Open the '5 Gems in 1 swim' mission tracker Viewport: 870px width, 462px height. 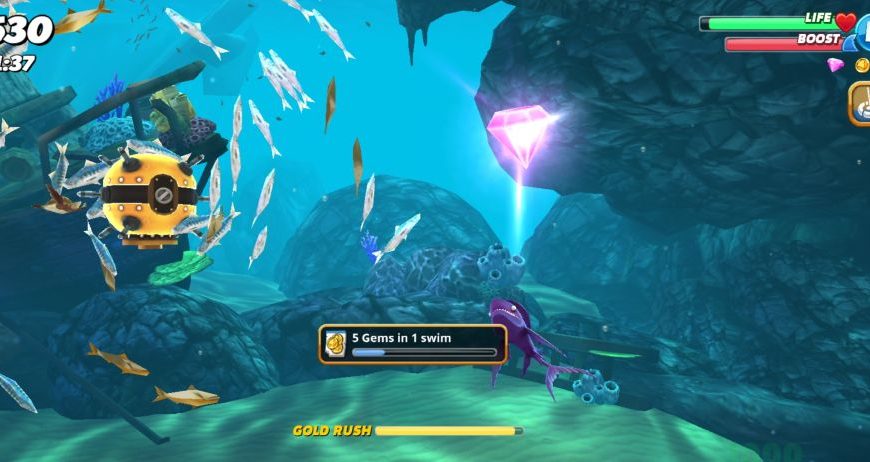[413, 343]
